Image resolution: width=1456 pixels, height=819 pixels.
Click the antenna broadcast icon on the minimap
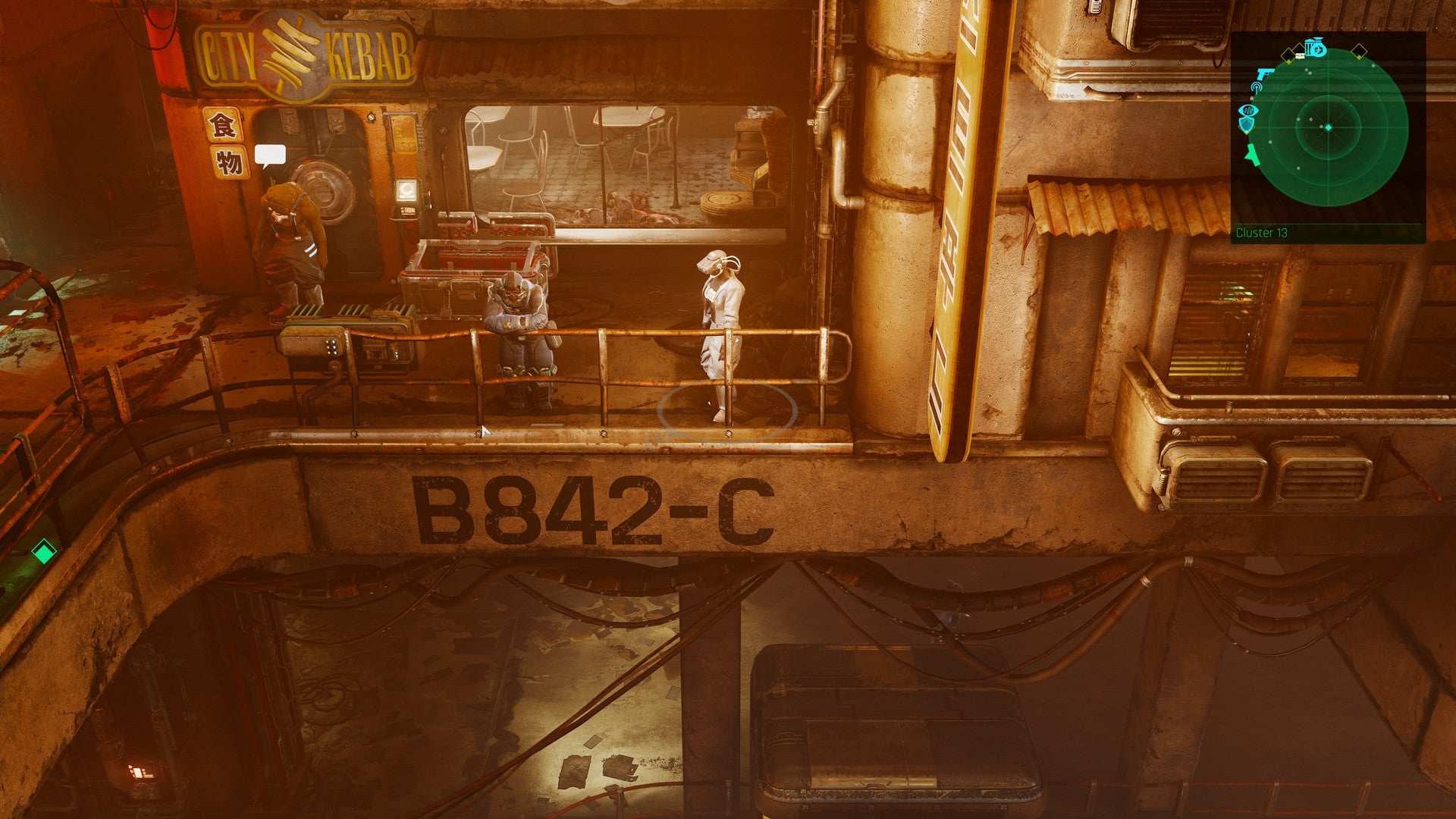(1257, 88)
